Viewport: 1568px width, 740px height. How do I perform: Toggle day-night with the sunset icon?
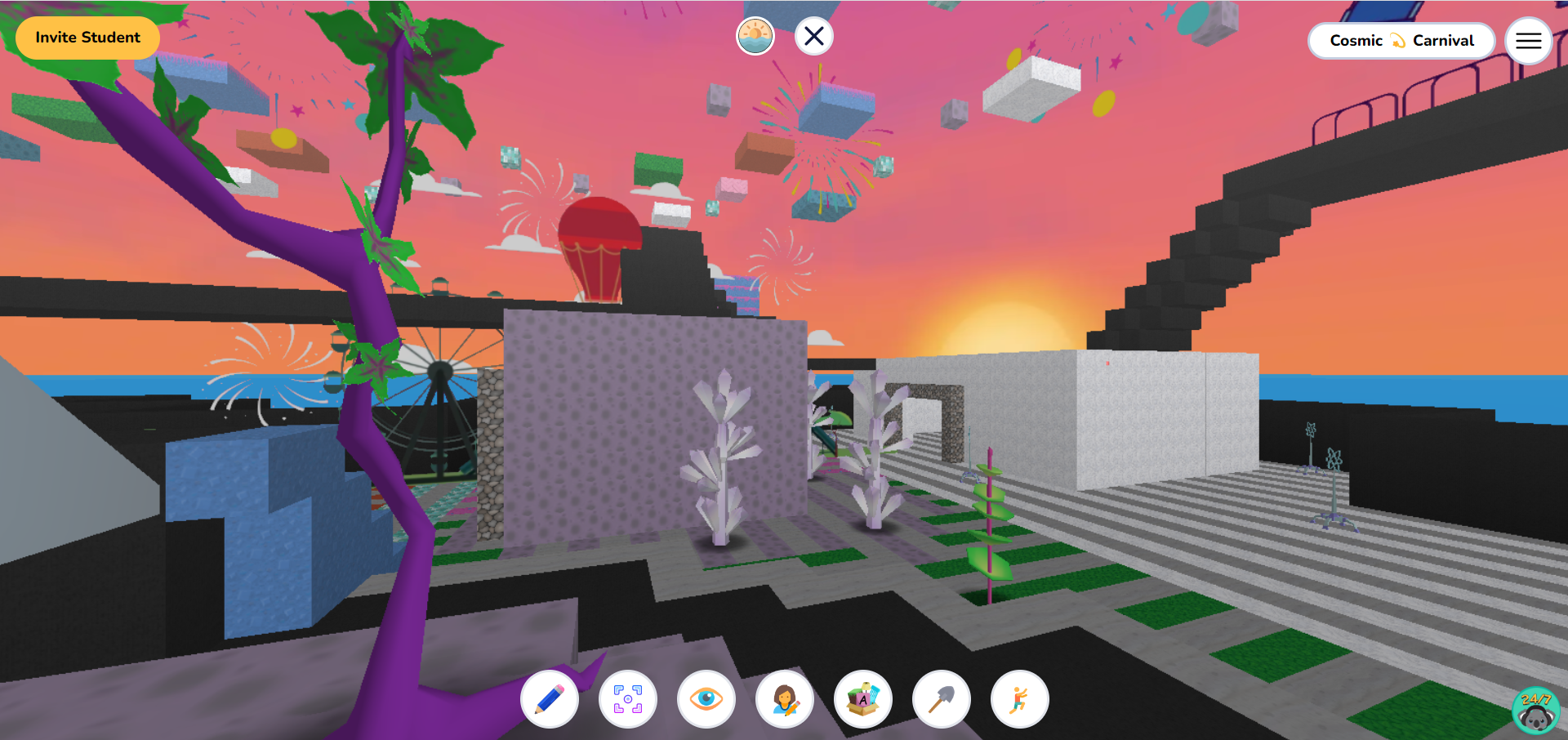pyautogui.click(x=755, y=36)
